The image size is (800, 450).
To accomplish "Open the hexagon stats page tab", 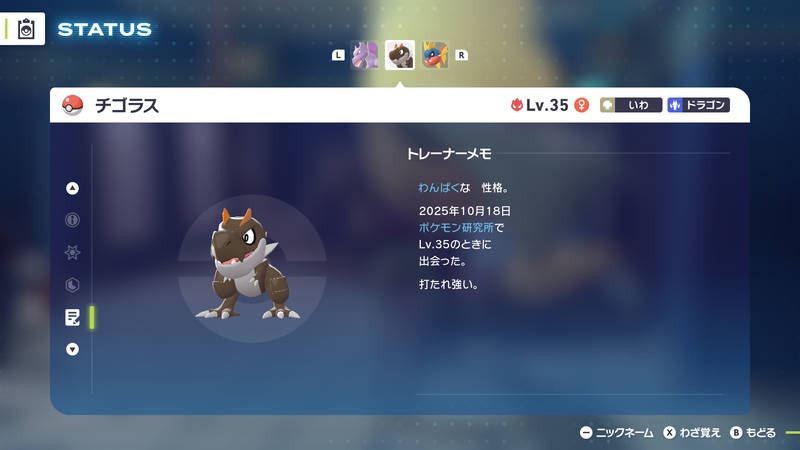I will pyautogui.click(x=72, y=285).
